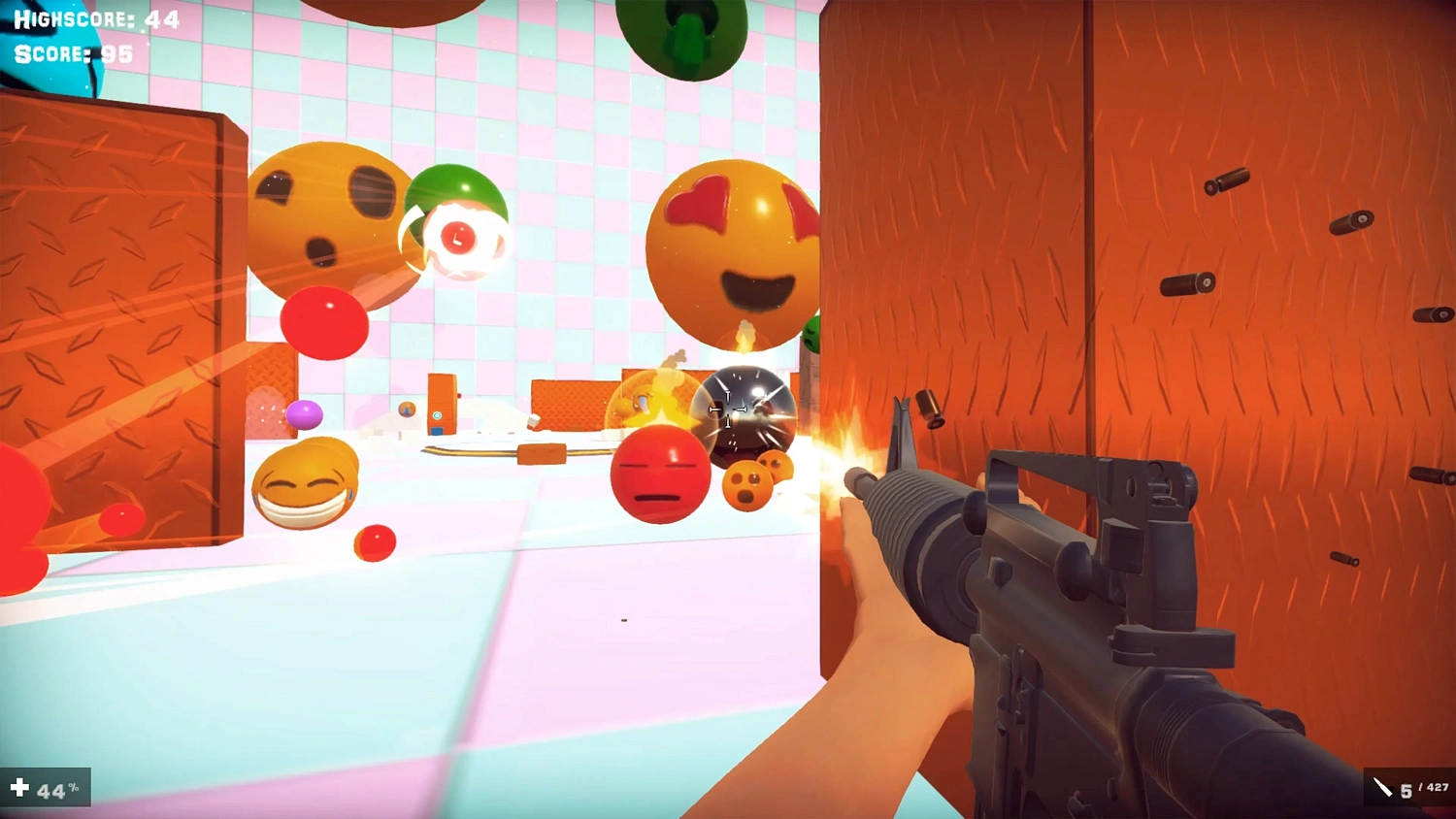
Task: Click the crosshair at screen center
Action: [728, 409]
